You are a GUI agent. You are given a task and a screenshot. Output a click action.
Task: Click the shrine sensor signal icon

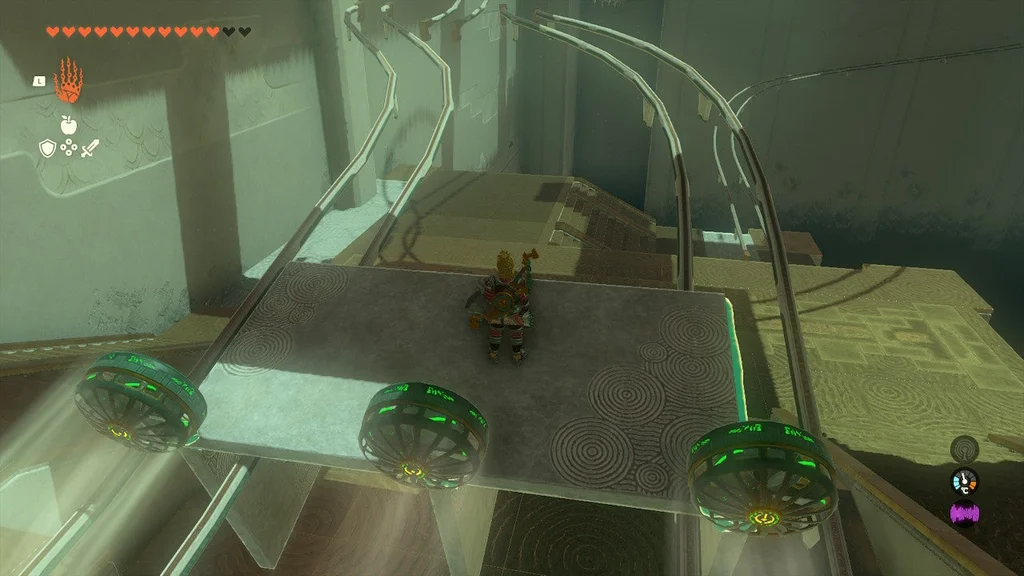coord(964,448)
